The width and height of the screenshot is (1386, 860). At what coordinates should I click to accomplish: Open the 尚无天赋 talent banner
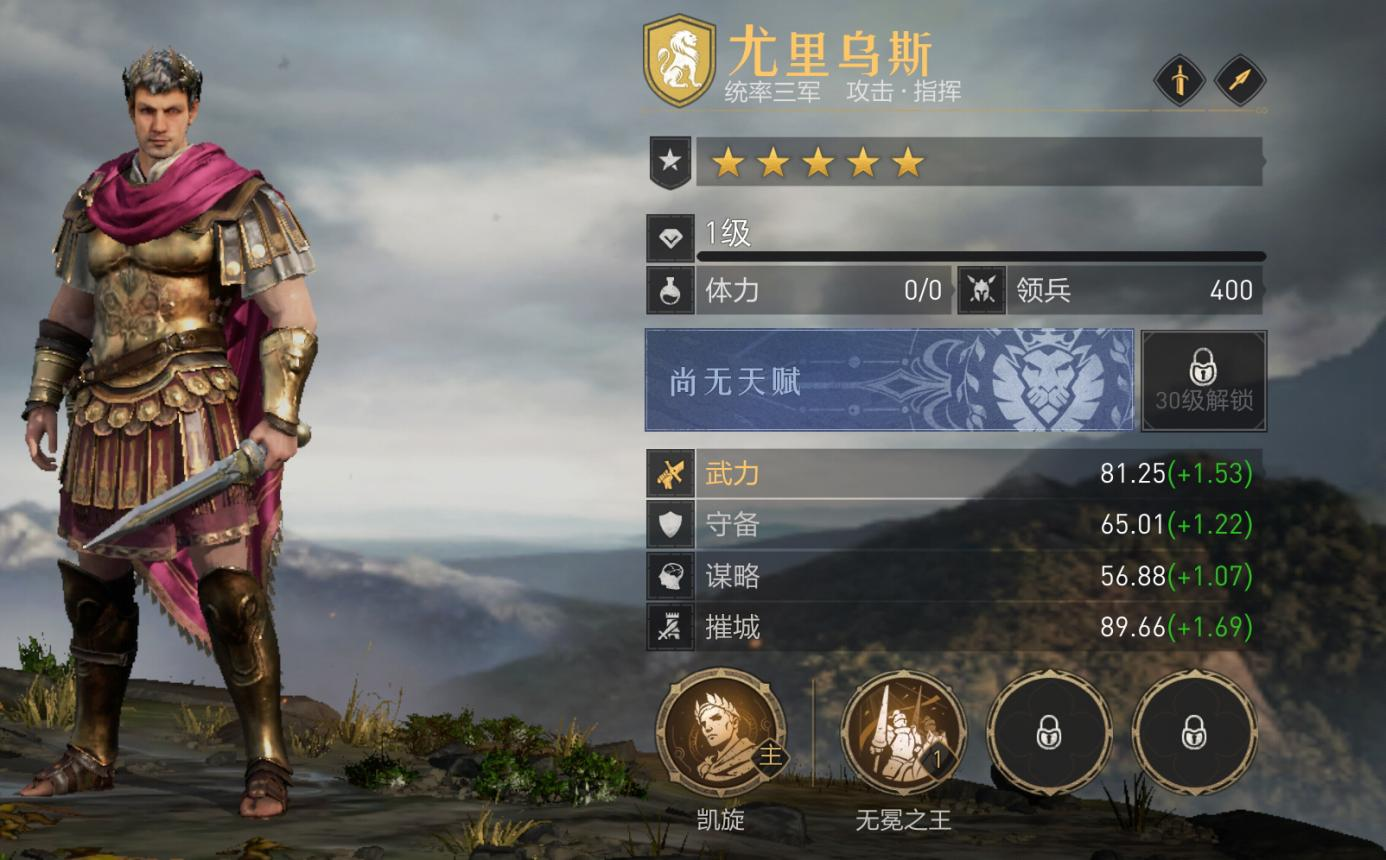pos(889,381)
